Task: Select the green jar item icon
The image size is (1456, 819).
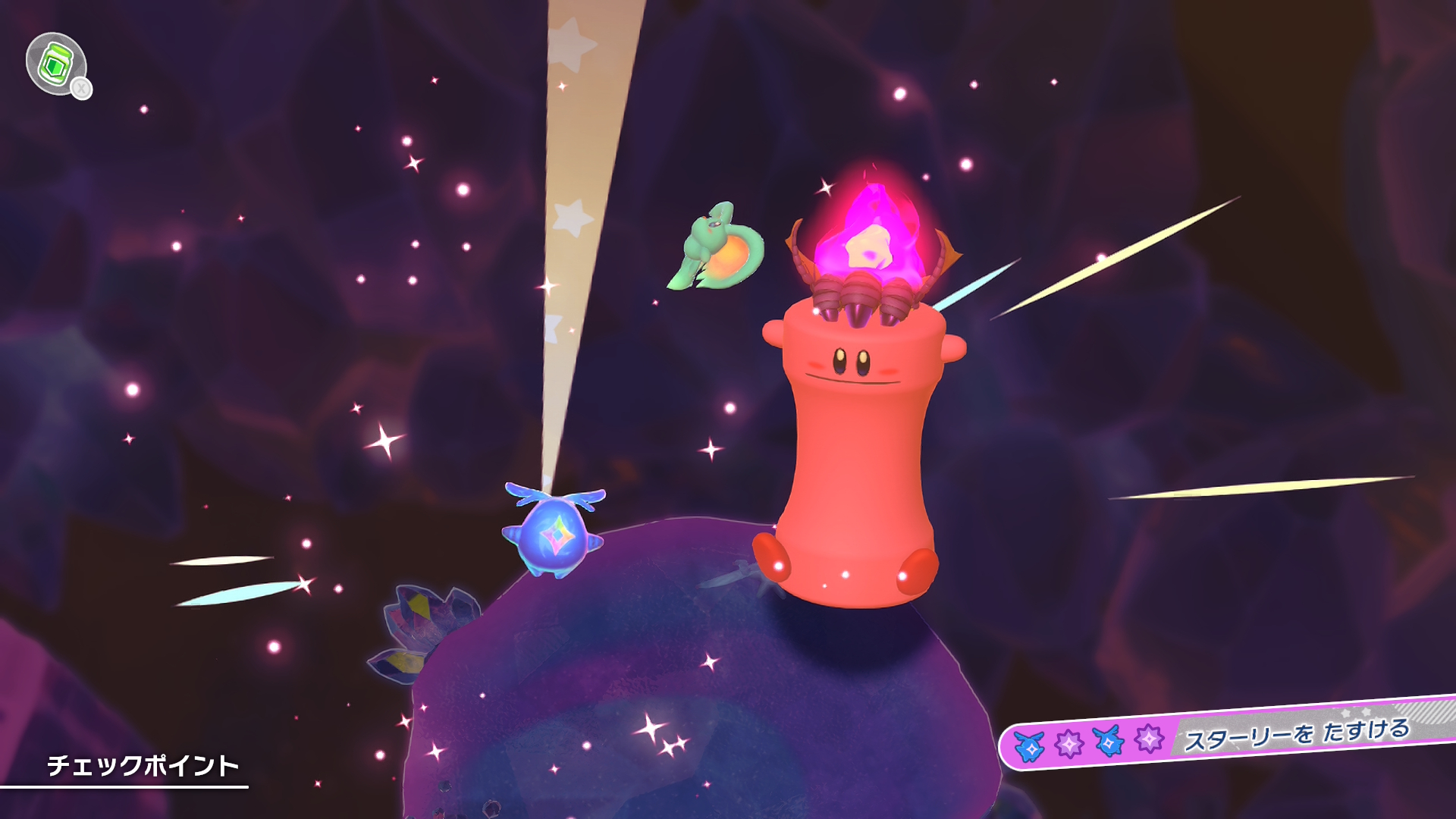Action: 56,64
